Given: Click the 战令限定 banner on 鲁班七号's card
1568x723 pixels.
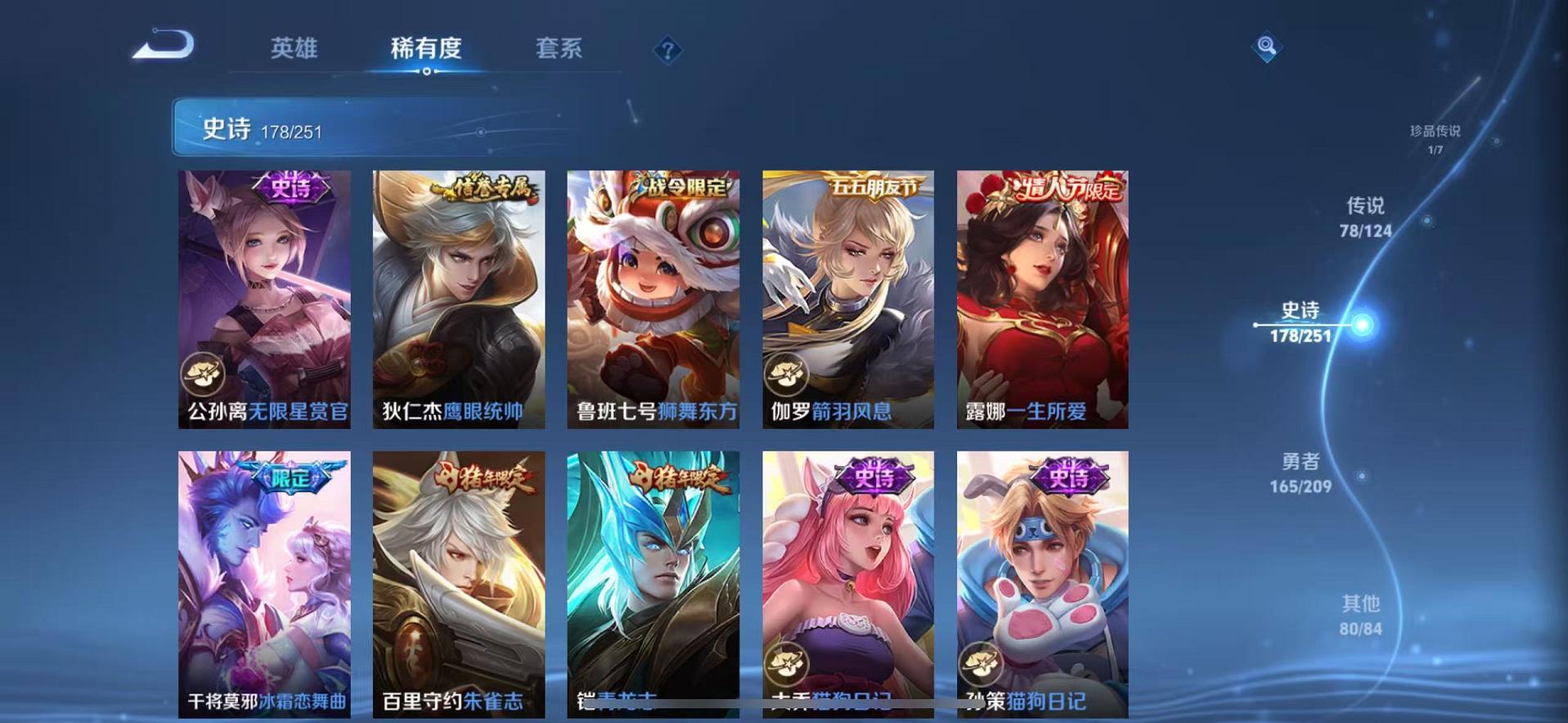Looking at the screenshot, I should pos(687,185).
